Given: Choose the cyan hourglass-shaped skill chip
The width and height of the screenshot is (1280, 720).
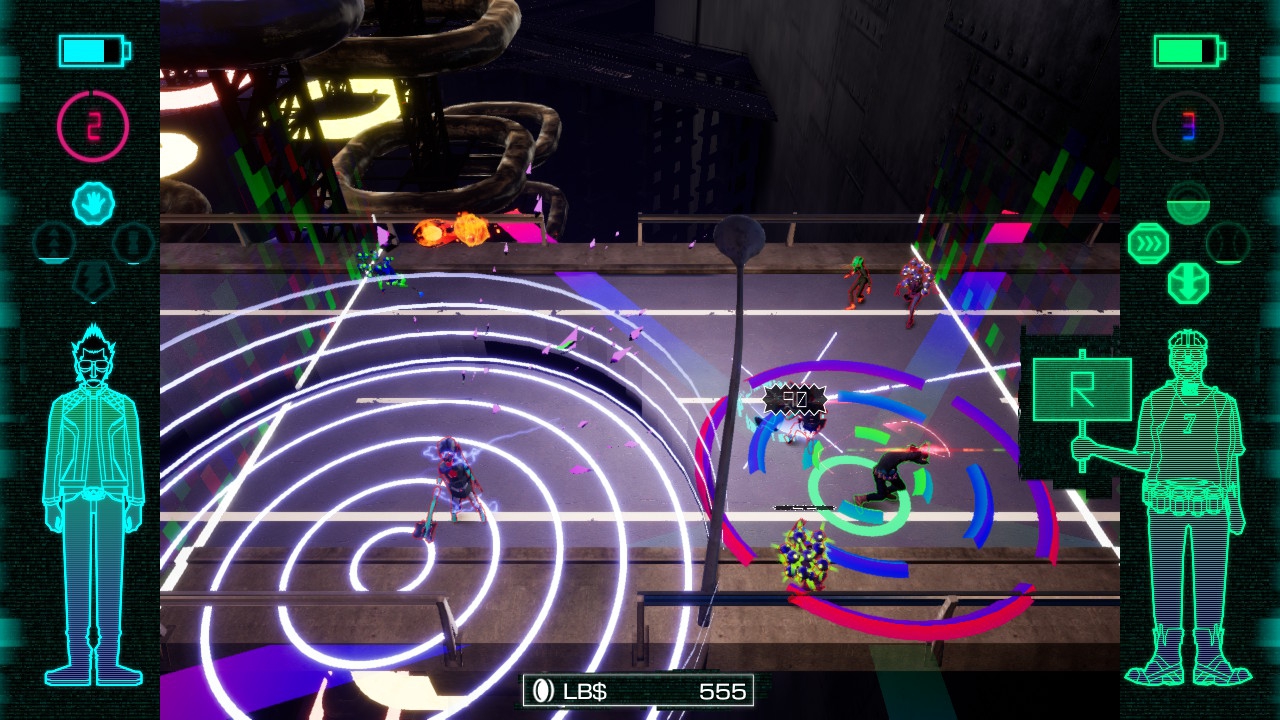Looking at the screenshot, I should coord(132,243).
